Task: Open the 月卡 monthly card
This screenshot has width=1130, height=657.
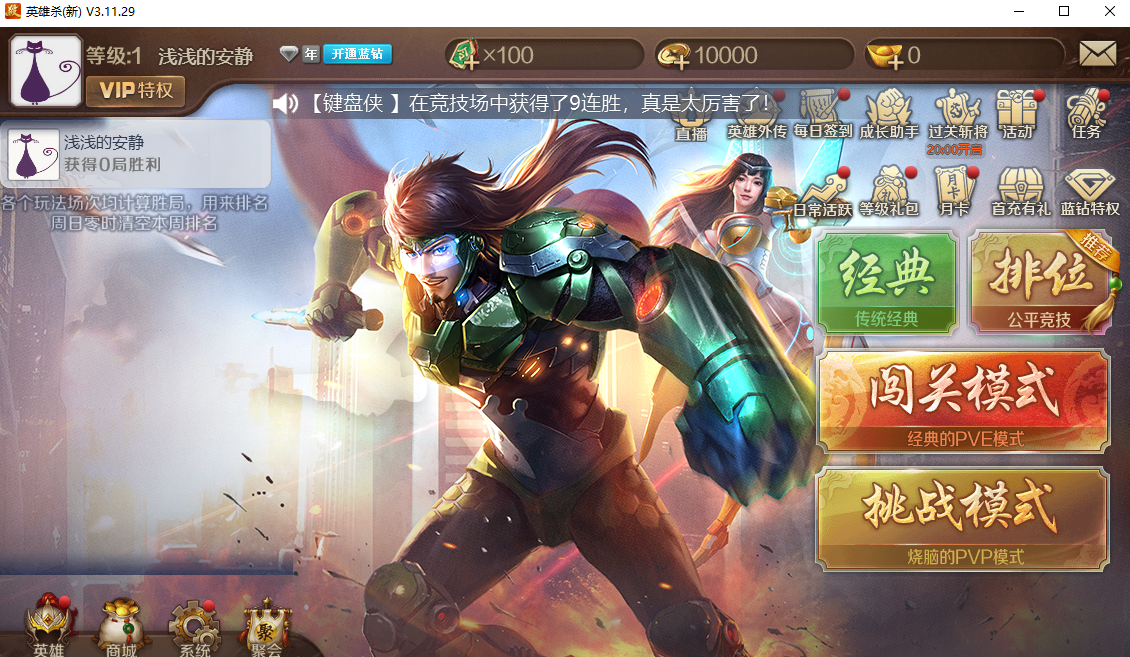Action: [951, 190]
